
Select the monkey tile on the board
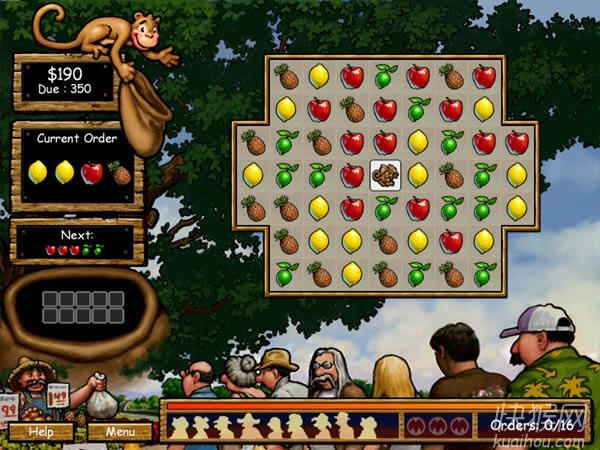click(x=385, y=175)
